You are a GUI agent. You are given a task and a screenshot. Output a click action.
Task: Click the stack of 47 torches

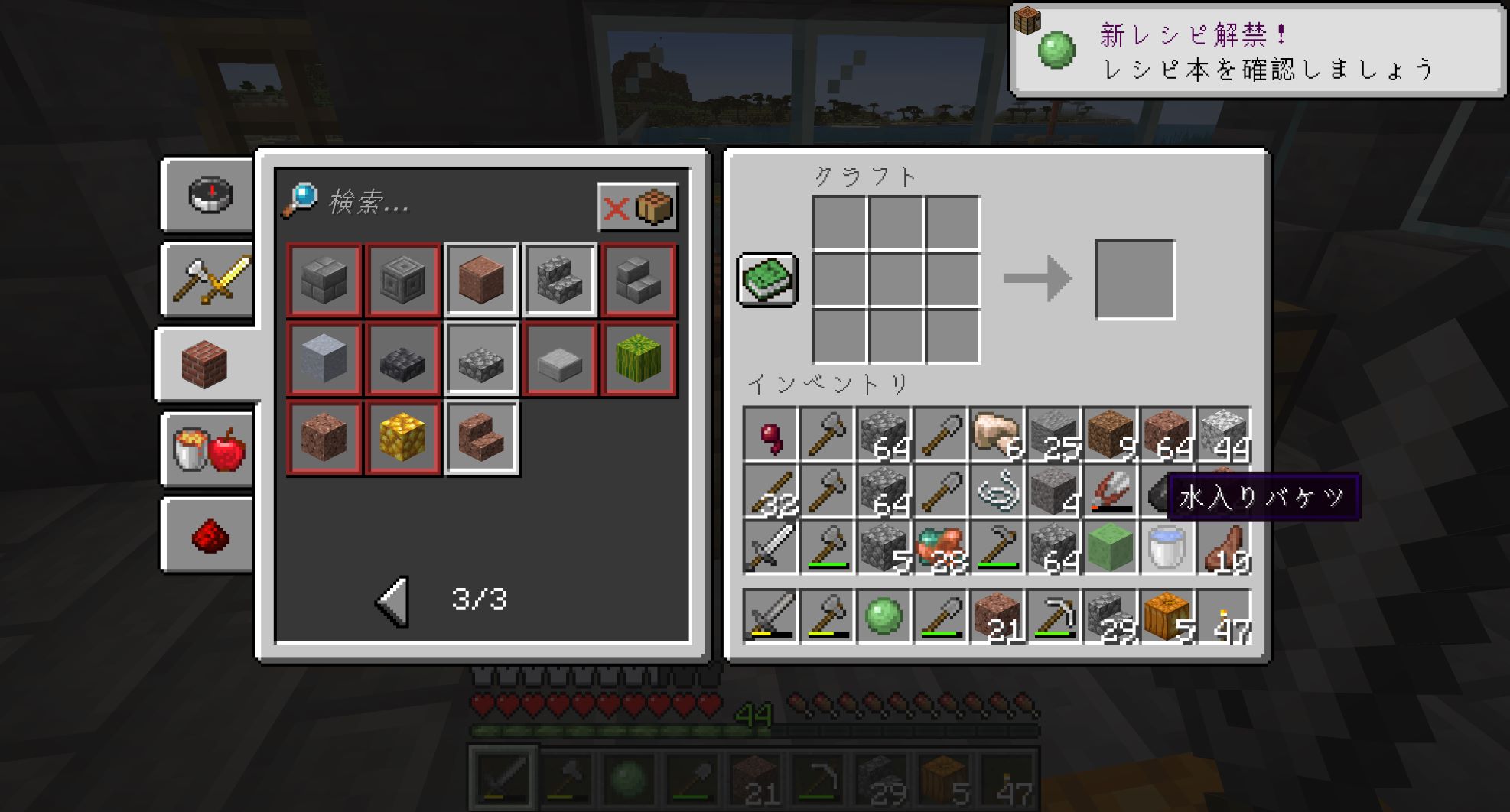coord(1224,616)
